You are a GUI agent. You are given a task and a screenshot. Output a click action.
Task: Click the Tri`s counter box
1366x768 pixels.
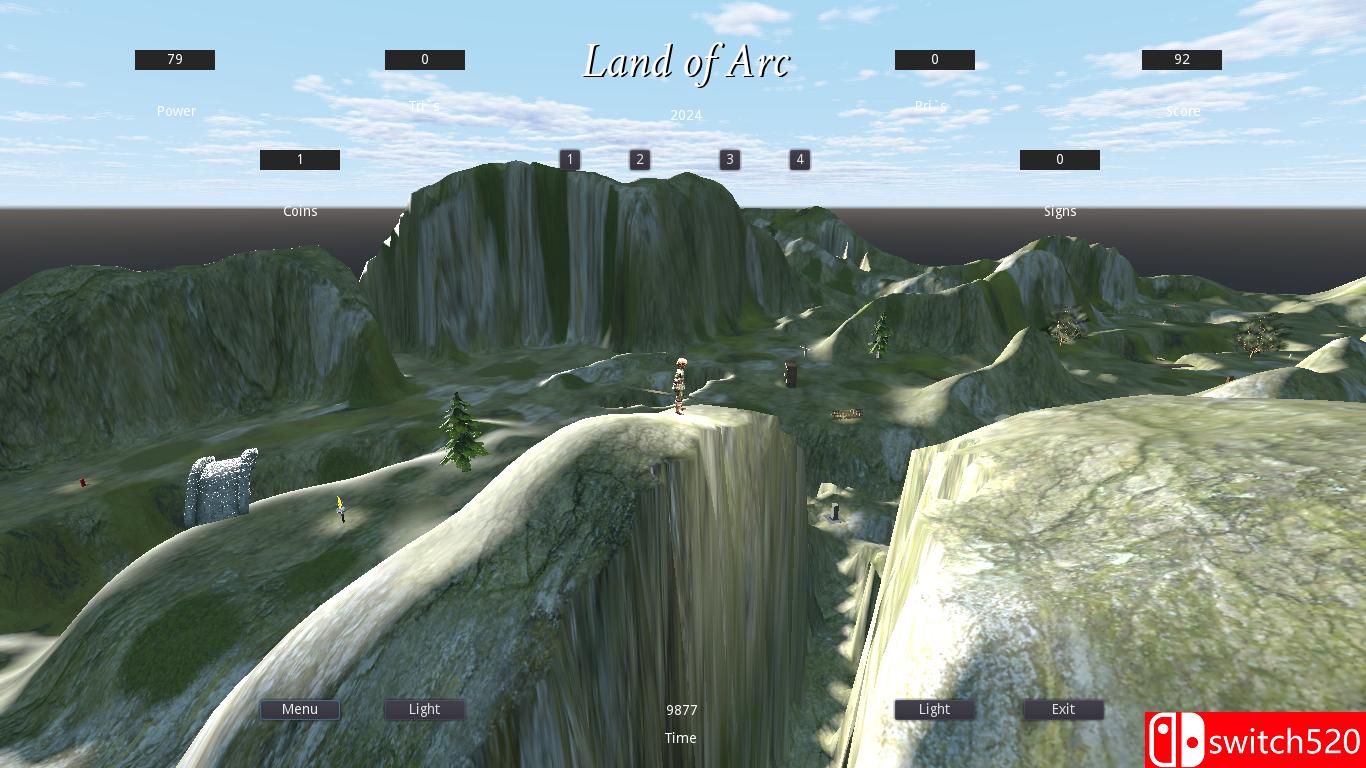click(x=424, y=59)
